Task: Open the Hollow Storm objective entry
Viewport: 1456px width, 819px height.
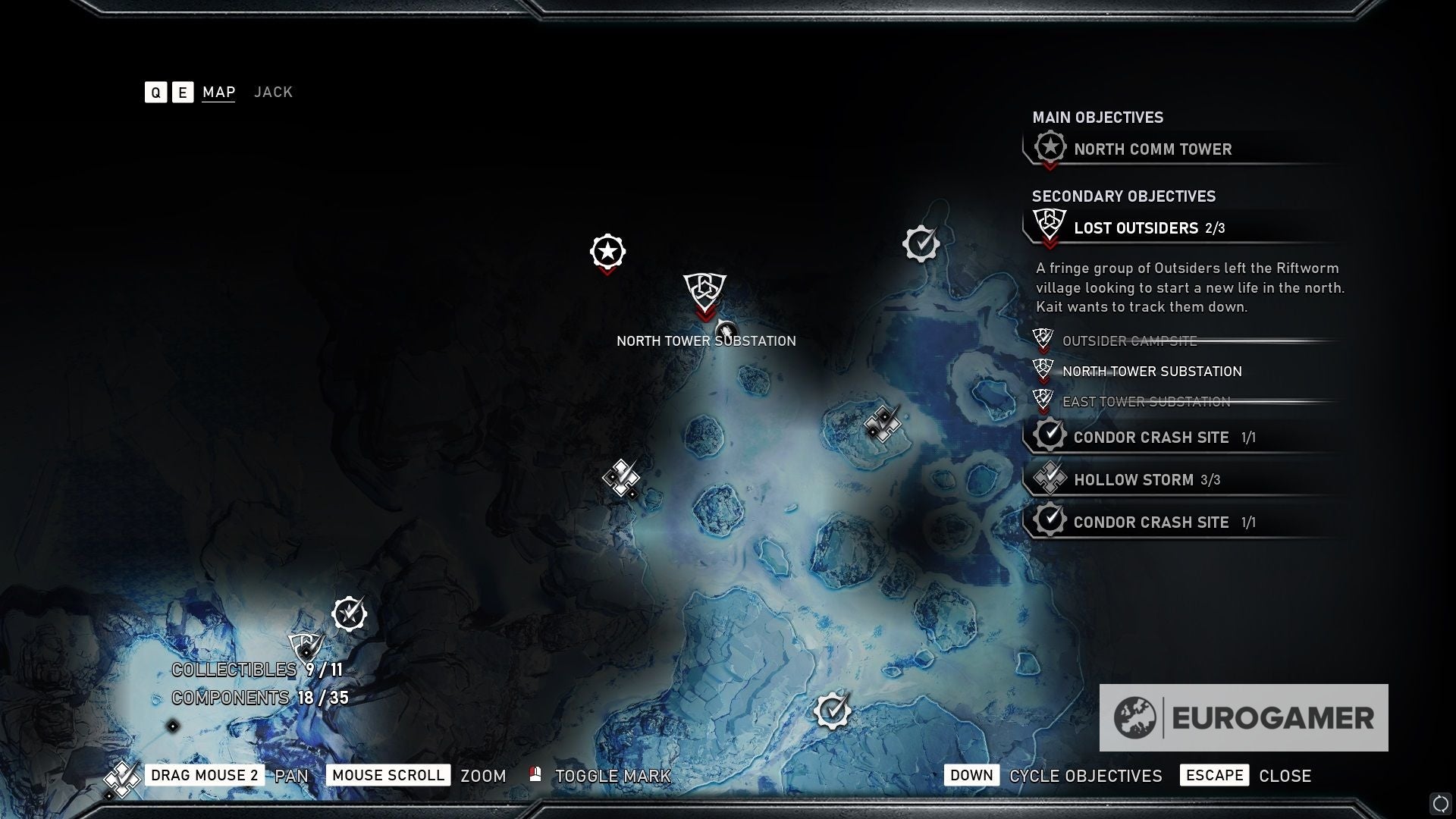Action: (1133, 480)
